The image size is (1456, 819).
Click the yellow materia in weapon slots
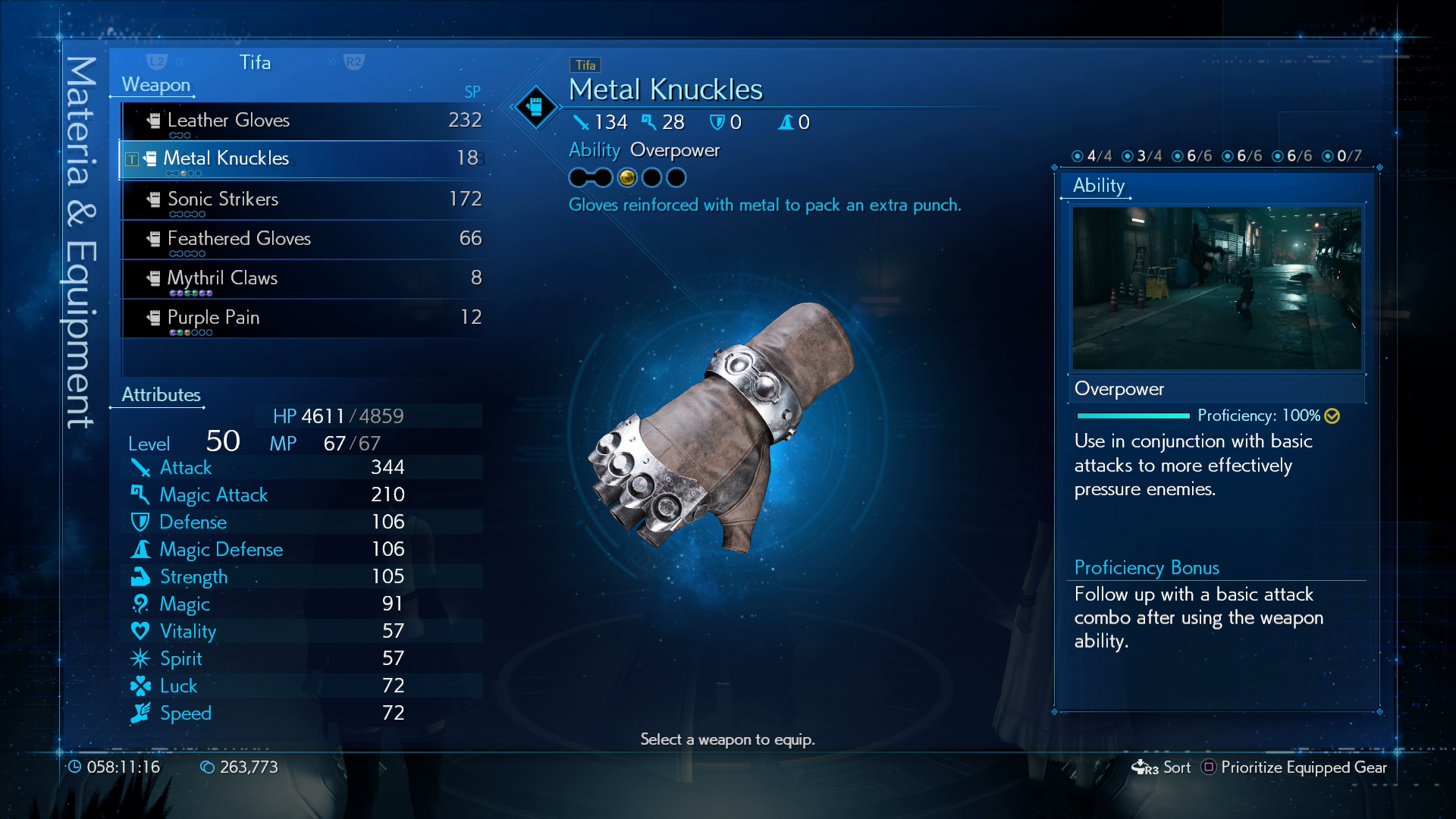[627, 177]
